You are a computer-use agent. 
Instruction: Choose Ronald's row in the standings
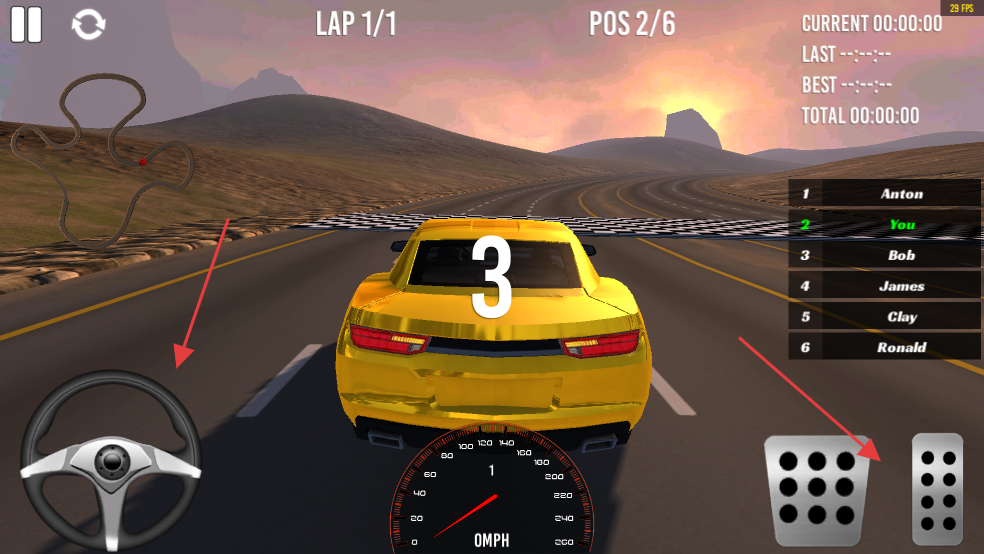coord(884,347)
